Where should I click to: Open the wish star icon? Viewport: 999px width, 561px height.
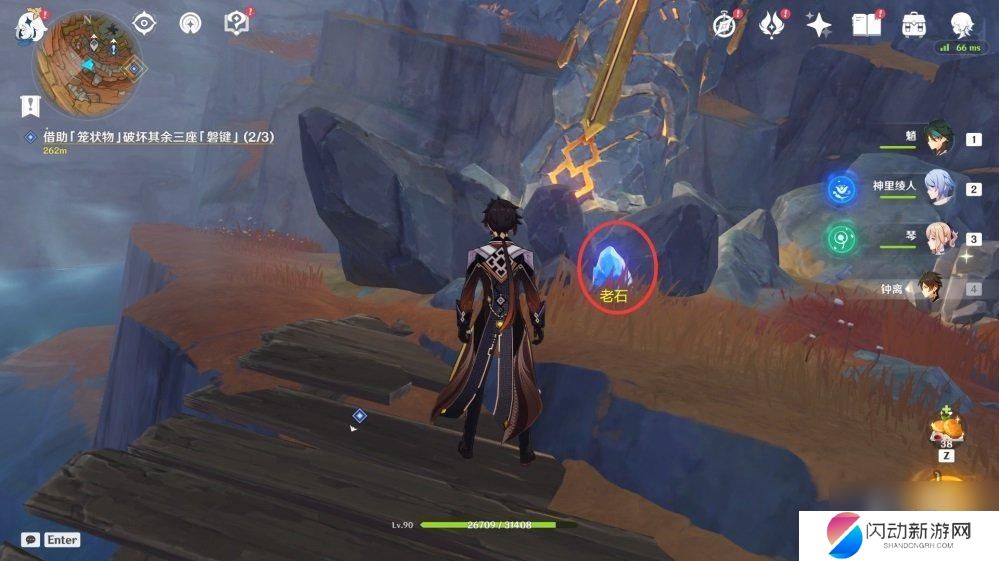pyautogui.click(x=819, y=25)
